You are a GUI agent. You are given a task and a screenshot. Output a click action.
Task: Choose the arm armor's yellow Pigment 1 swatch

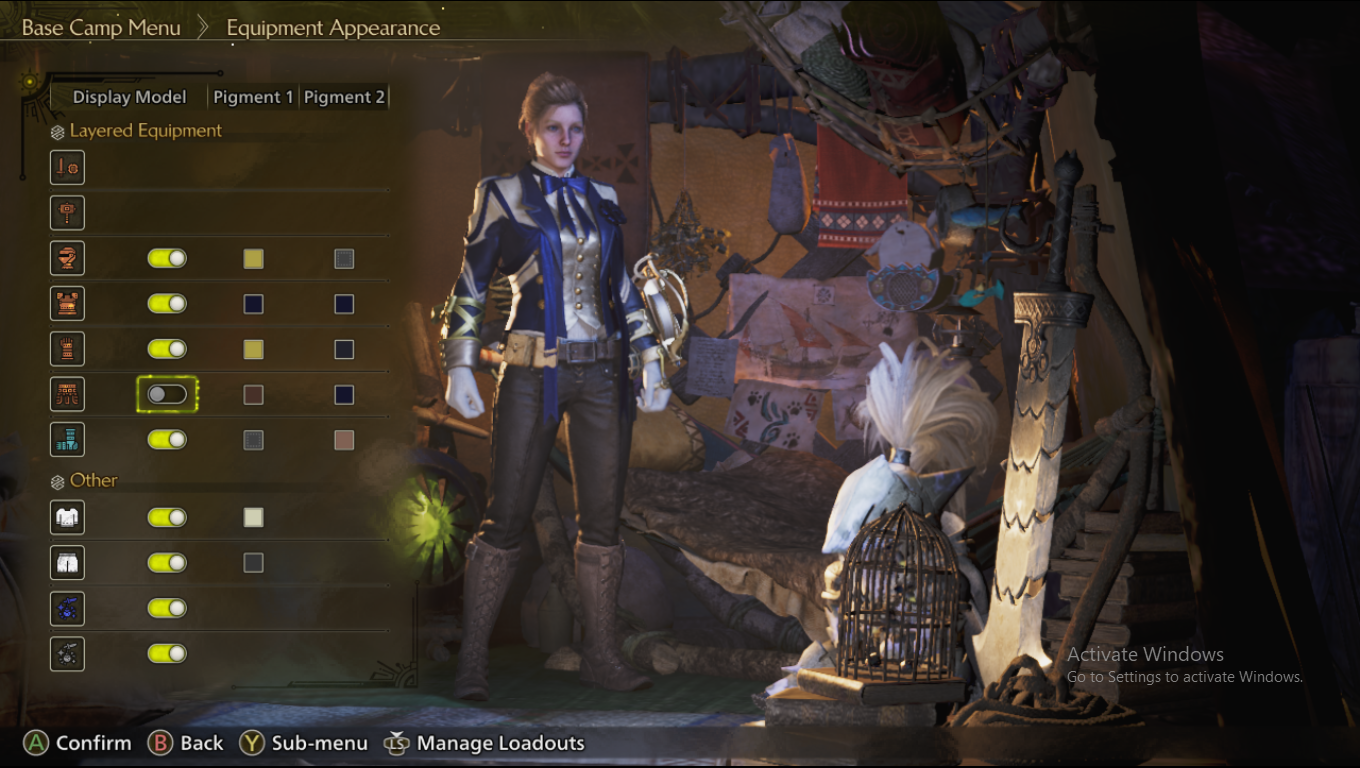tap(254, 349)
